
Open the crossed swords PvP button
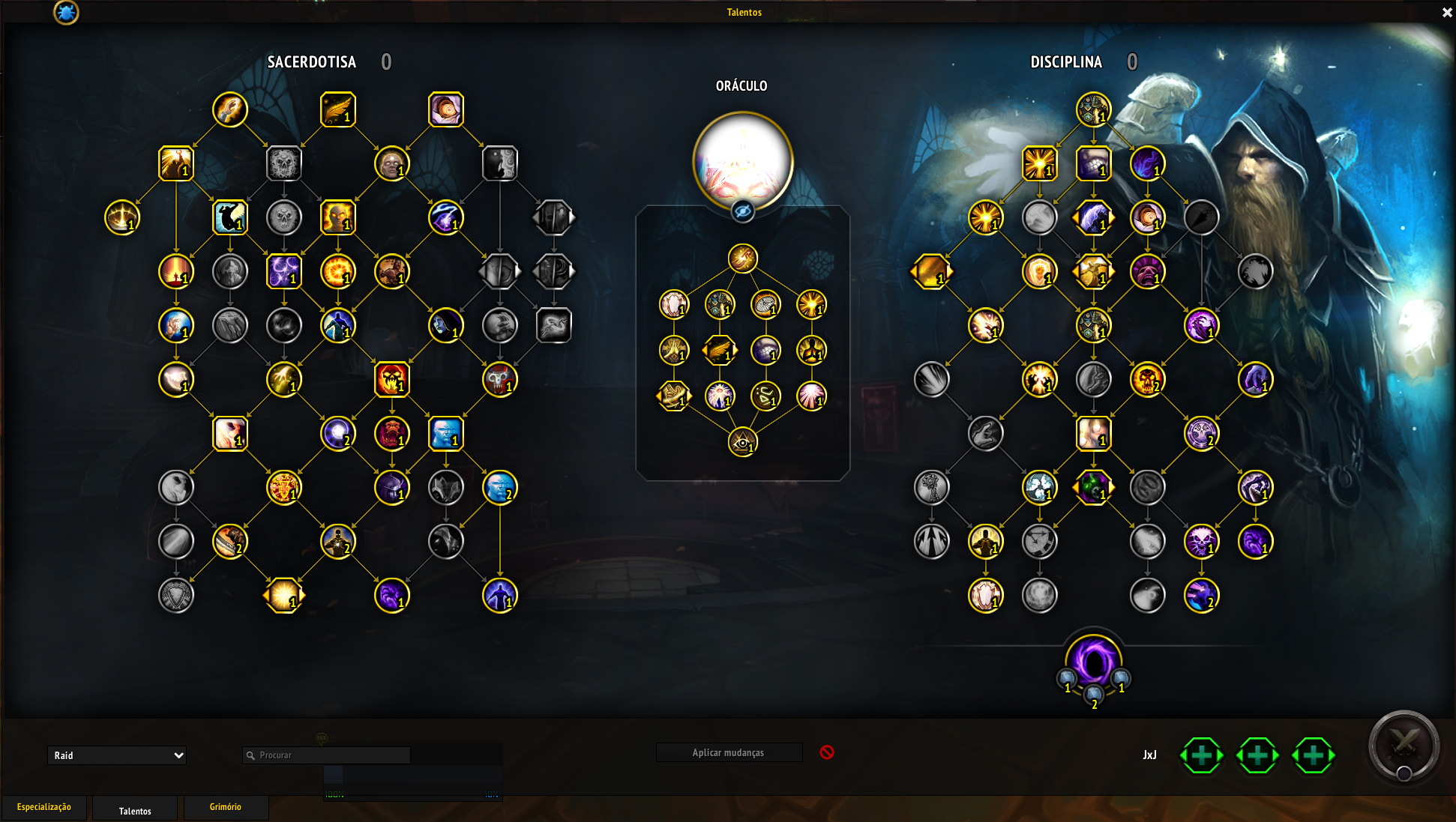1404,745
